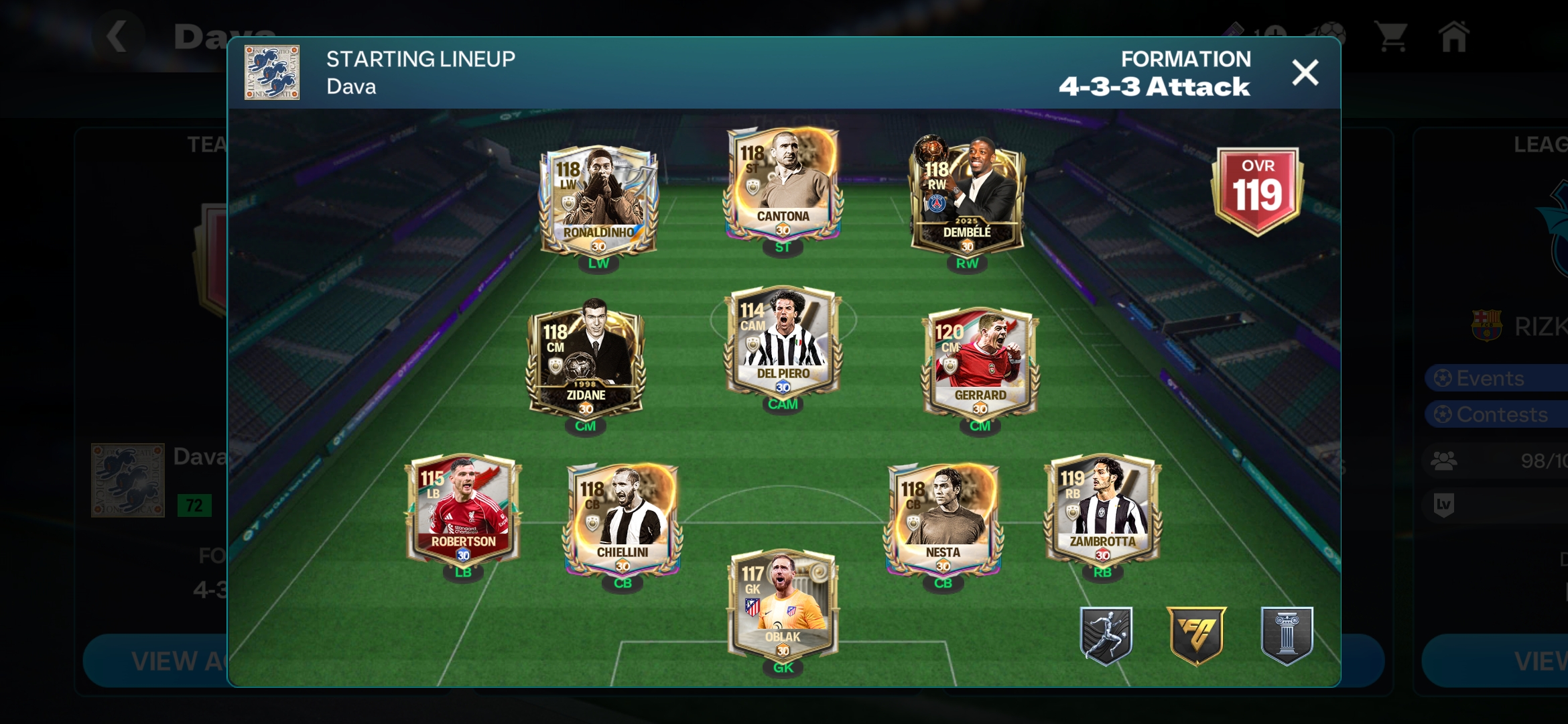The width and height of the screenshot is (1568, 724).
Task: Select Zambrotta's RB card
Action: (x=1102, y=509)
